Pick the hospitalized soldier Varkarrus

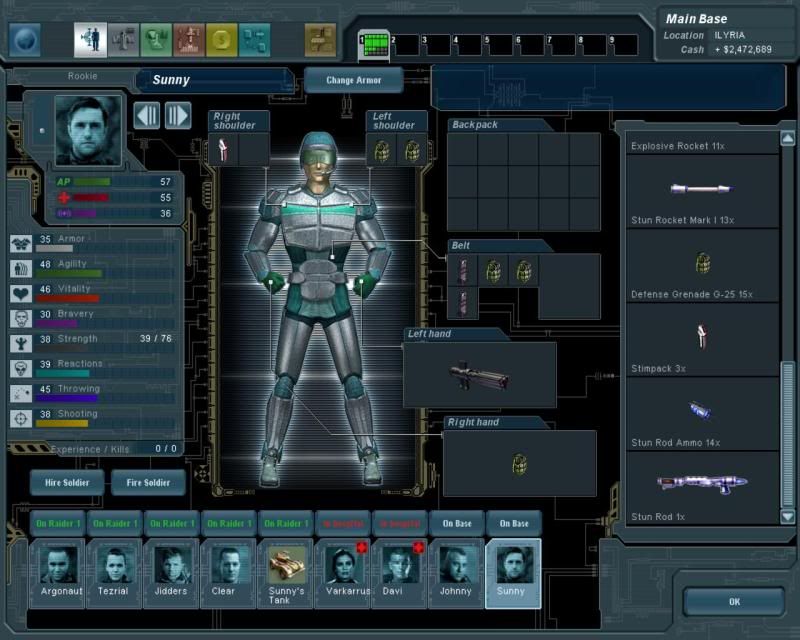[343, 573]
